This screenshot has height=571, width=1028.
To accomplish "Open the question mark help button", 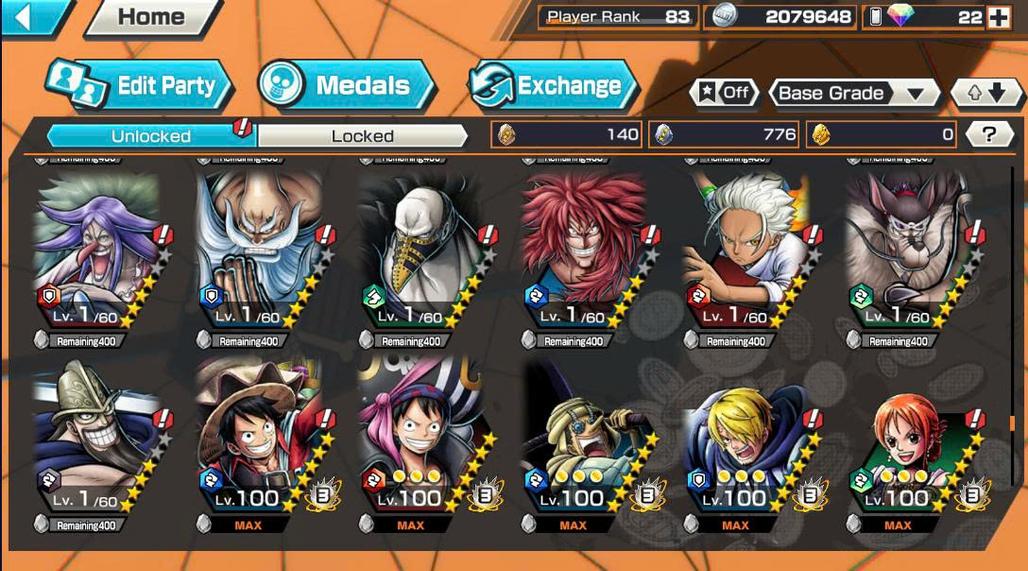I will [989, 134].
